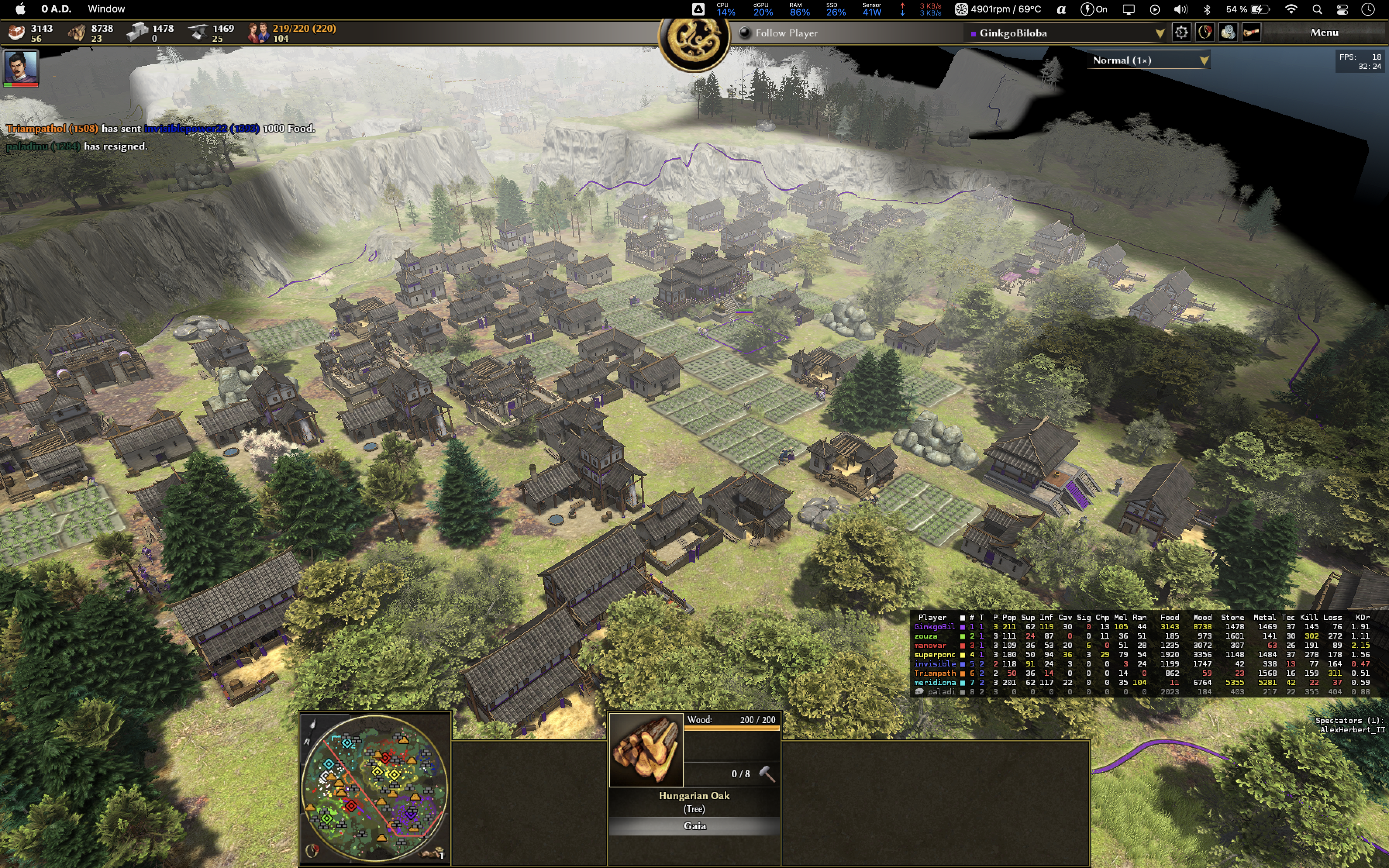This screenshot has width=1389, height=868.
Task: Open the scroll objectives icon
Action: 1251,33
